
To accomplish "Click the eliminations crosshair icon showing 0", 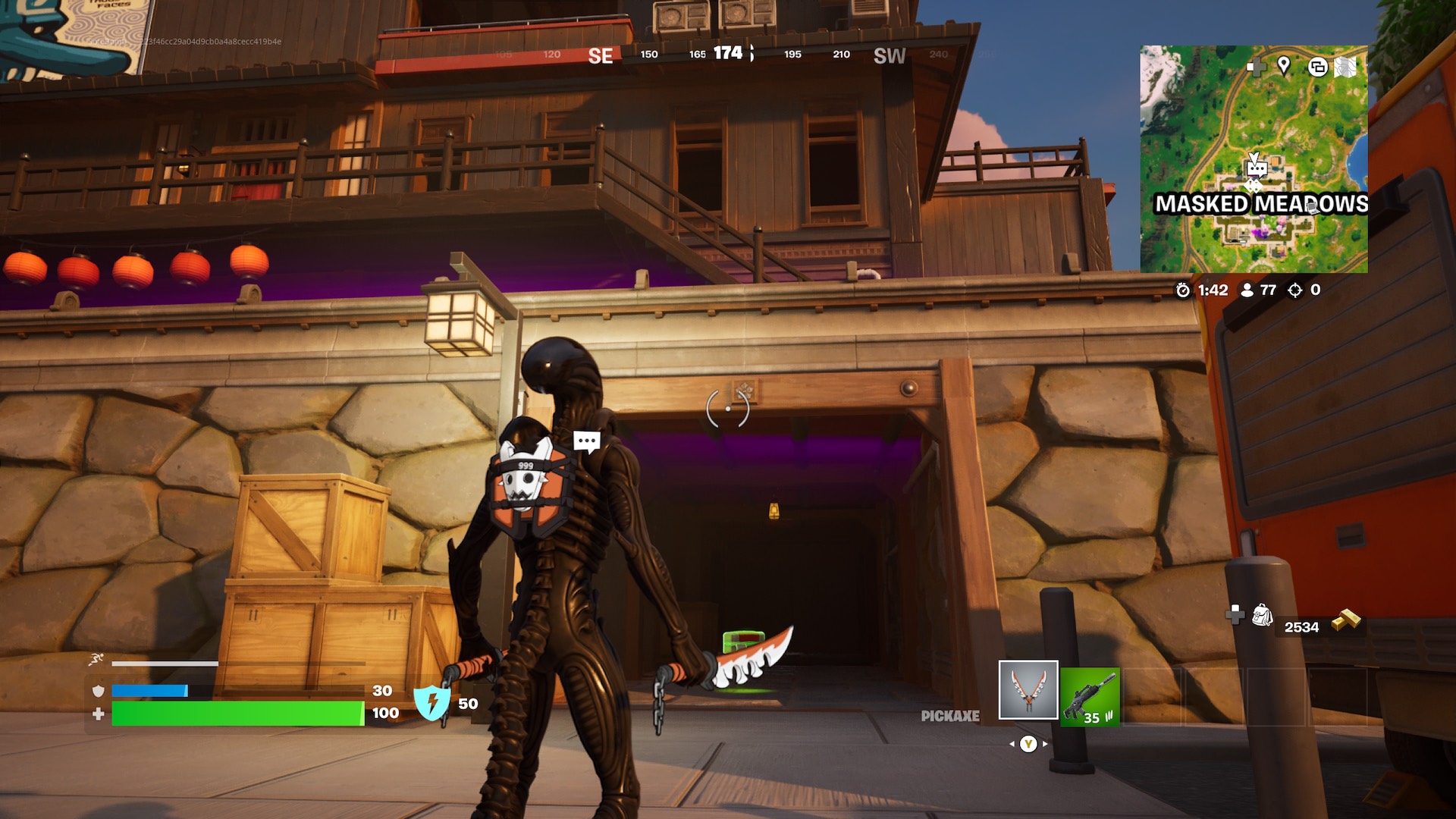I will [1293, 289].
